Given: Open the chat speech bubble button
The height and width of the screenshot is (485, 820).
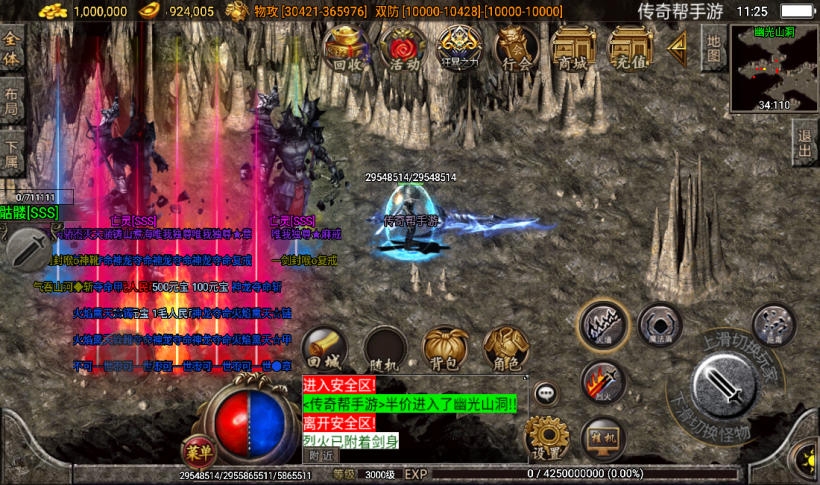Looking at the screenshot, I should pos(545,393).
